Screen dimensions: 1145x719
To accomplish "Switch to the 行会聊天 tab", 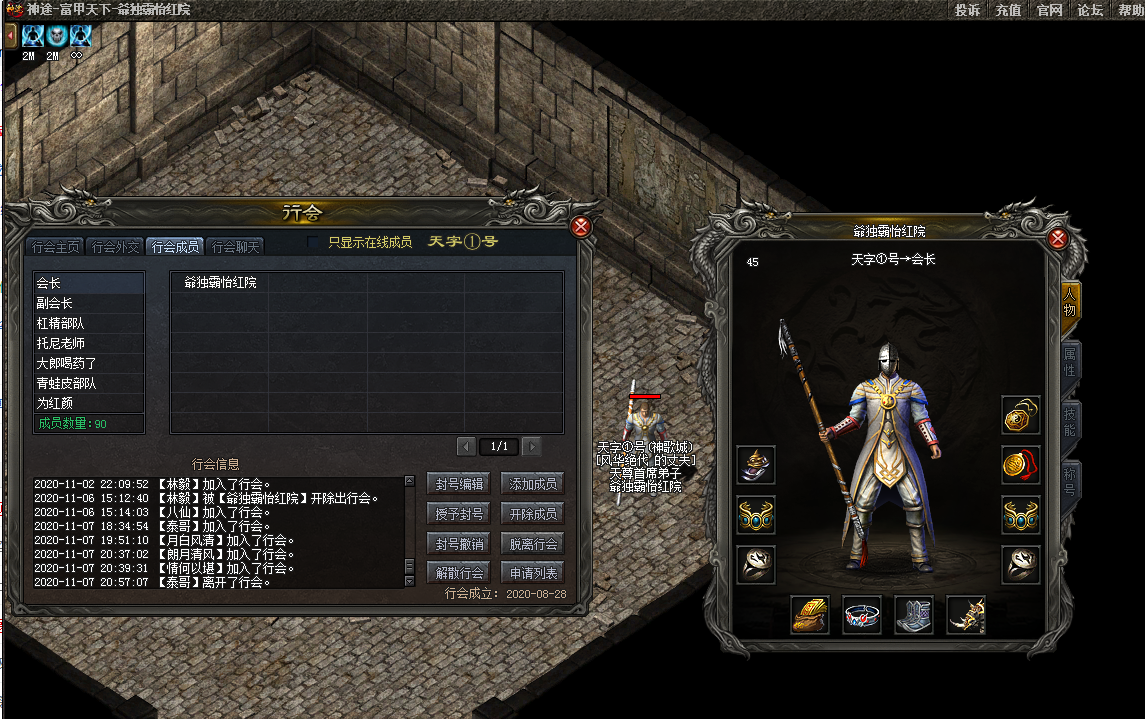I will click(236, 247).
